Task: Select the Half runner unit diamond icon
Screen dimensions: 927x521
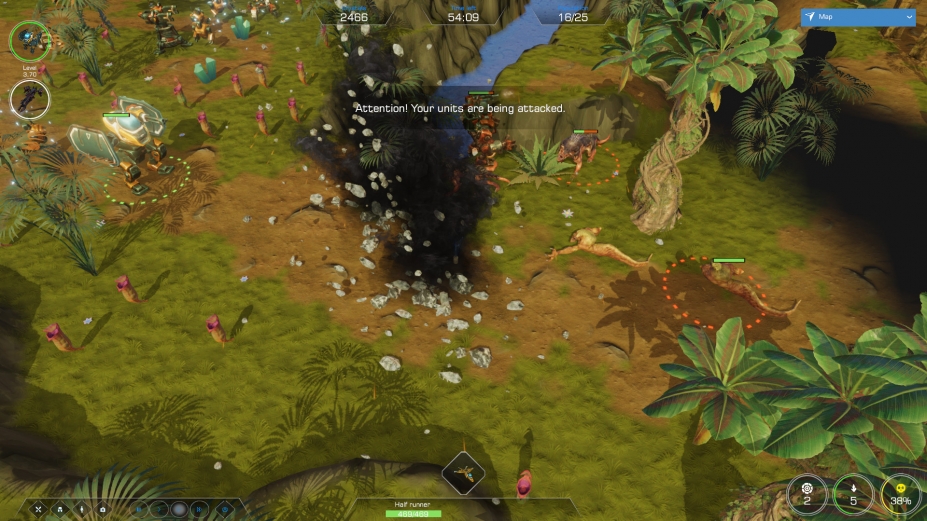Action: [463, 471]
